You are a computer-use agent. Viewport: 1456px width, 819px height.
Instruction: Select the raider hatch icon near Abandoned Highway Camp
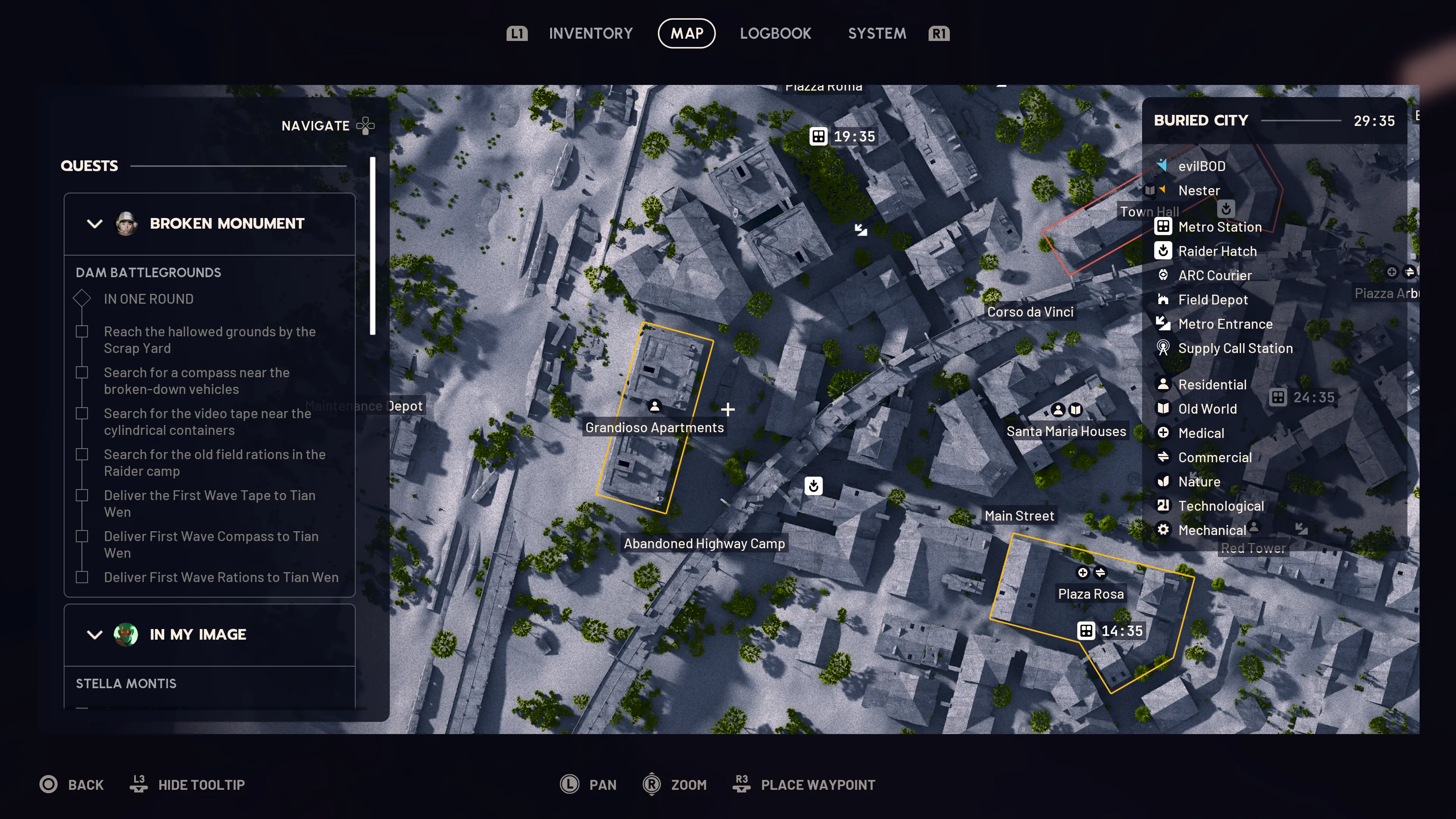pyautogui.click(x=813, y=485)
